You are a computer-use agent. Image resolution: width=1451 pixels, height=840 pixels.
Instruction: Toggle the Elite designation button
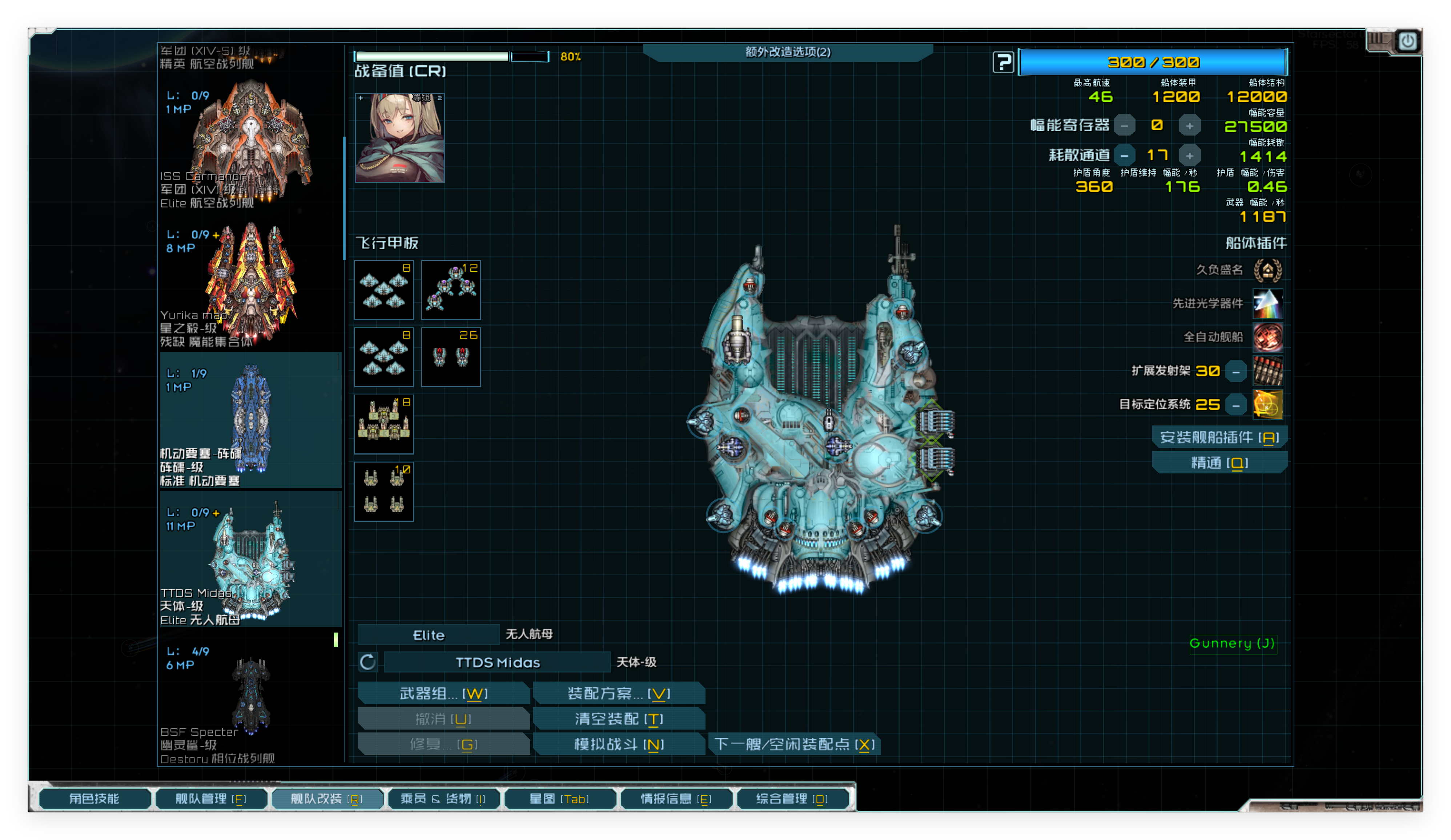[429, 634]
